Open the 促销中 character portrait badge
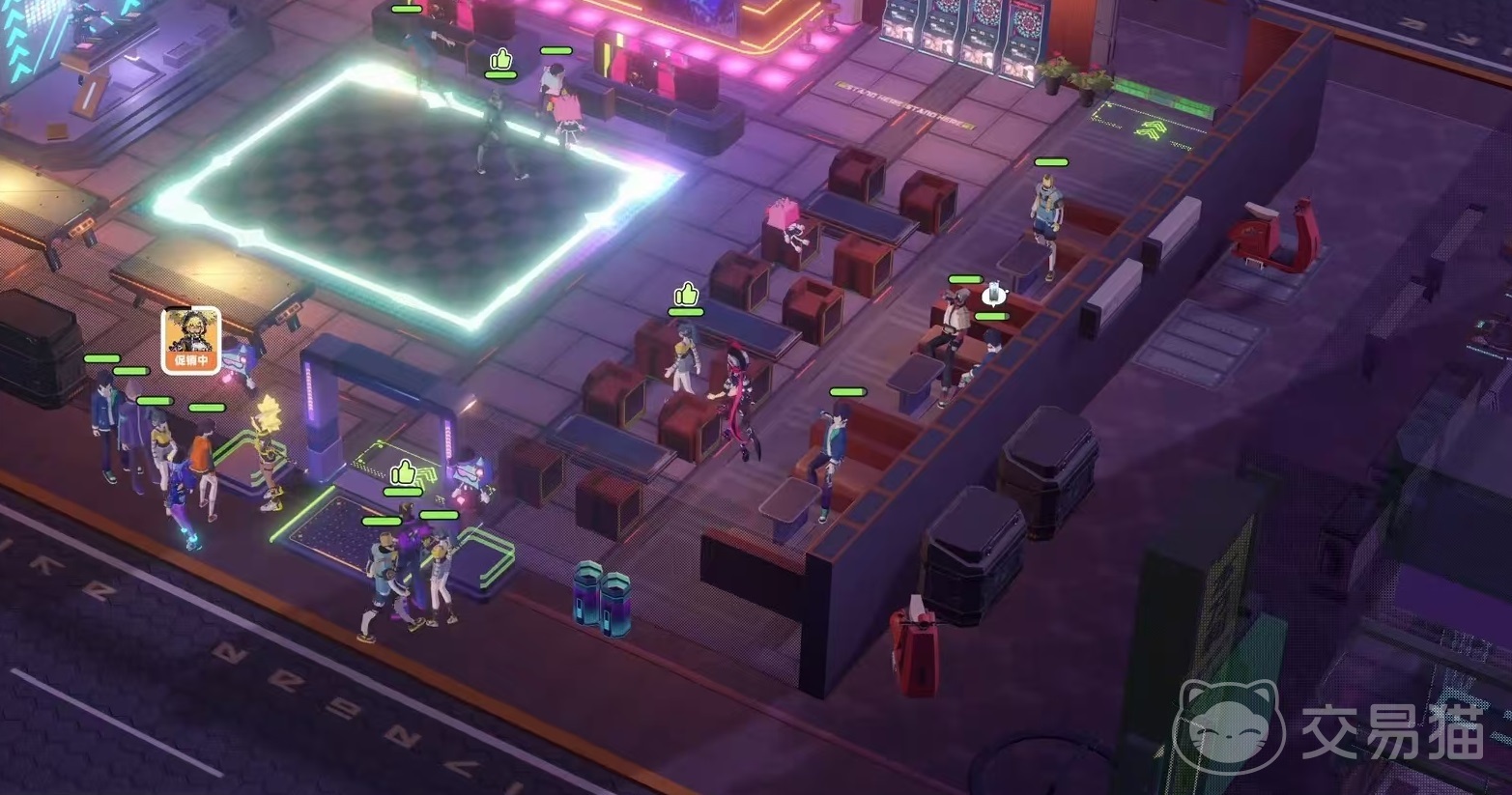The image size is (1512, 795). [190, 339]
